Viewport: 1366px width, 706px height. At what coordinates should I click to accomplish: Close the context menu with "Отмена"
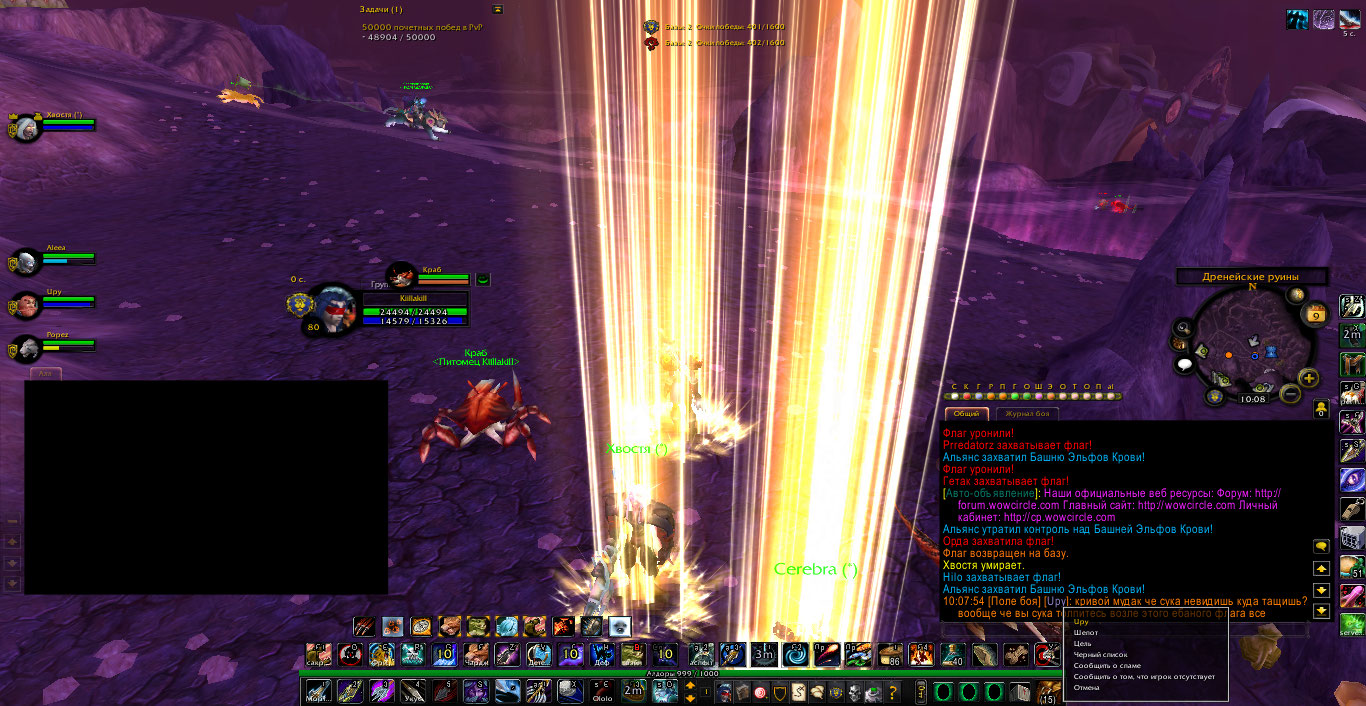(x=1087, y=688)
